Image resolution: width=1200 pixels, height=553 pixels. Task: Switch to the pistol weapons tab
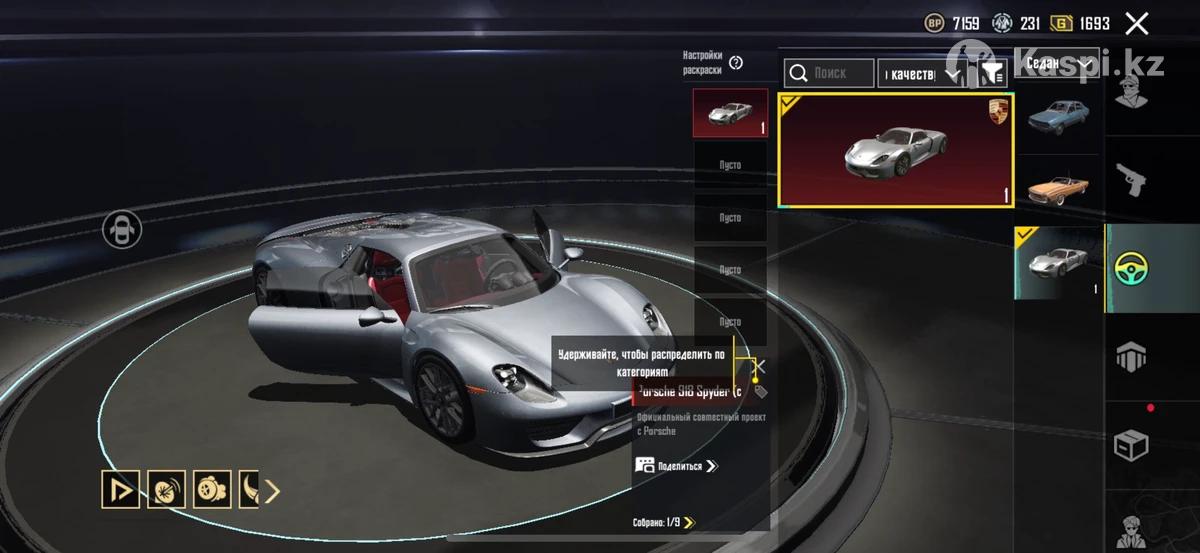pyautogui.click(x=1131, y=180)
